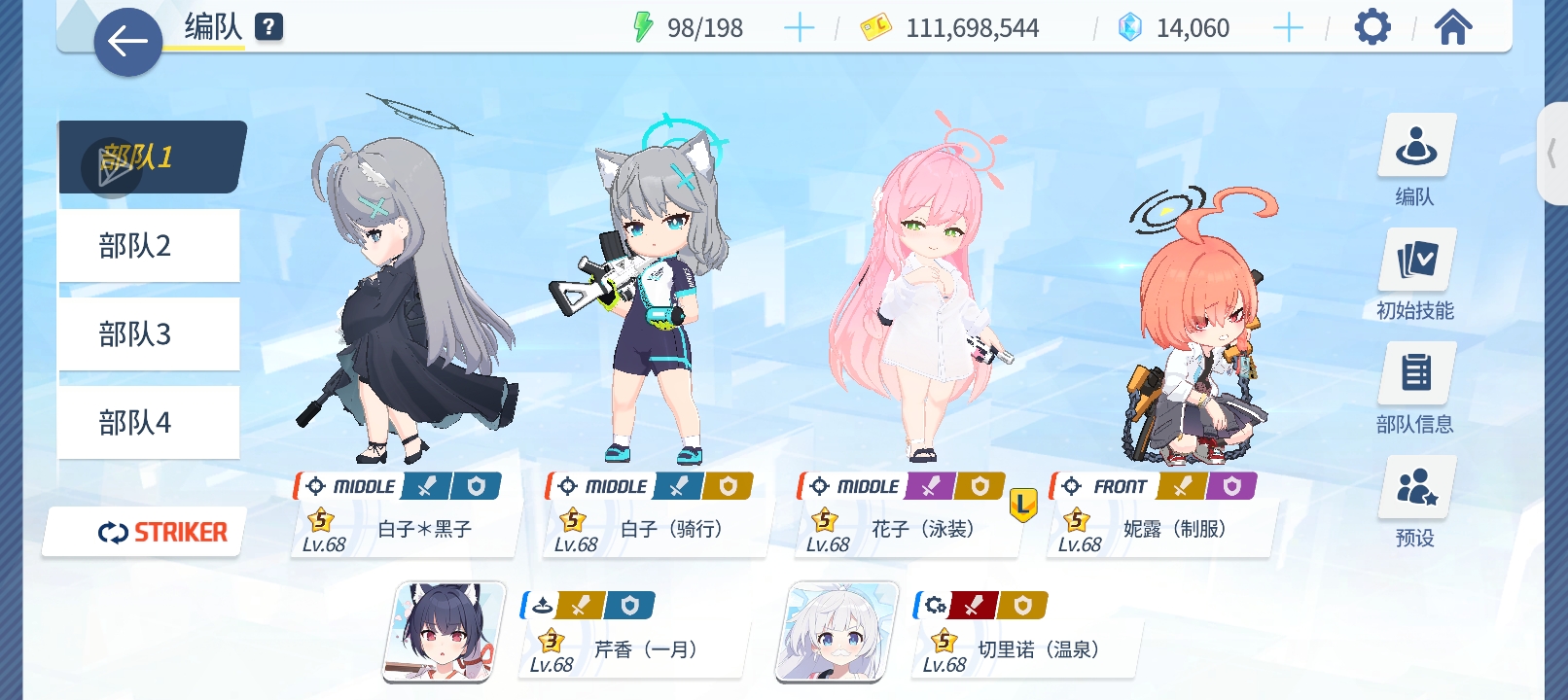The height and width of the screenshot is (700, 1568).
Task: Click the home icon at top right
Action: (1453, 27)
